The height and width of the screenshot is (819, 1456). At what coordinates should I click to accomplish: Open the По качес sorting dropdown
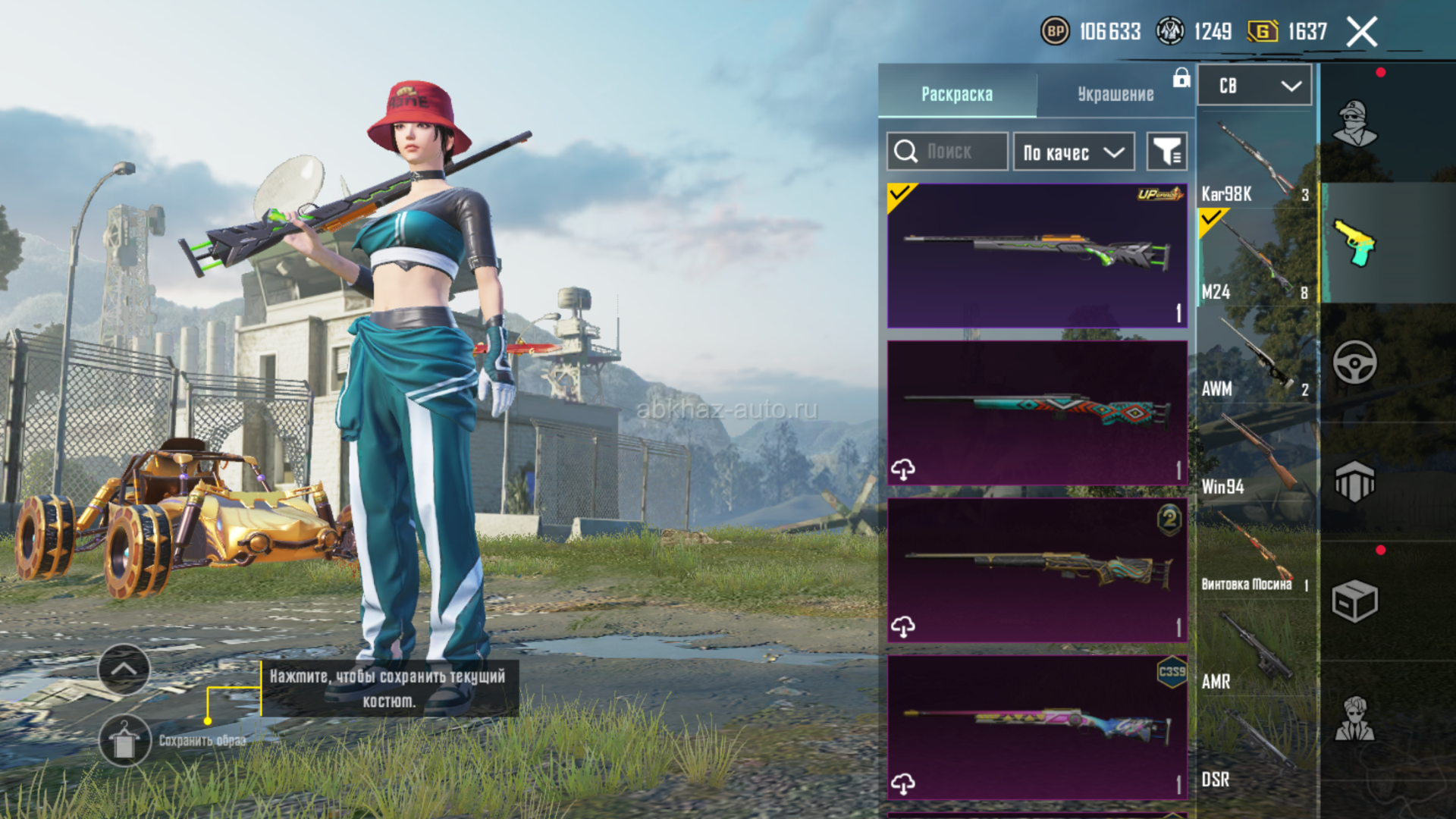(1073, 152)
